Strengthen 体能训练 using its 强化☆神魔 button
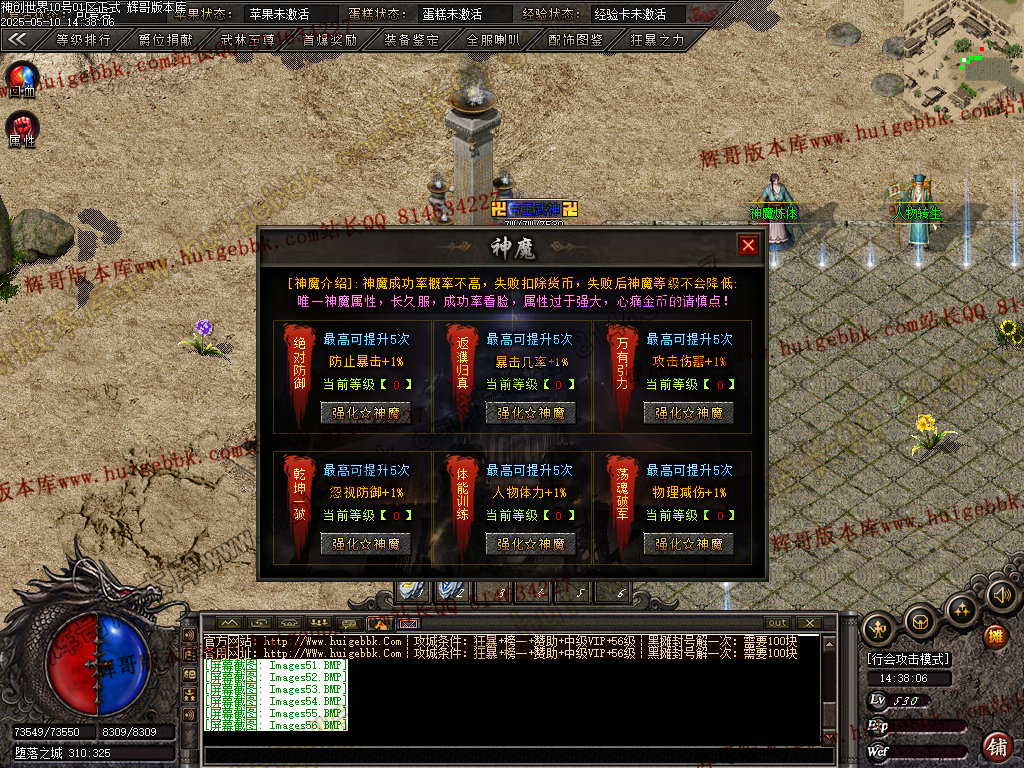The width and height of the screenshot is (1024, 768). point(530,543)
